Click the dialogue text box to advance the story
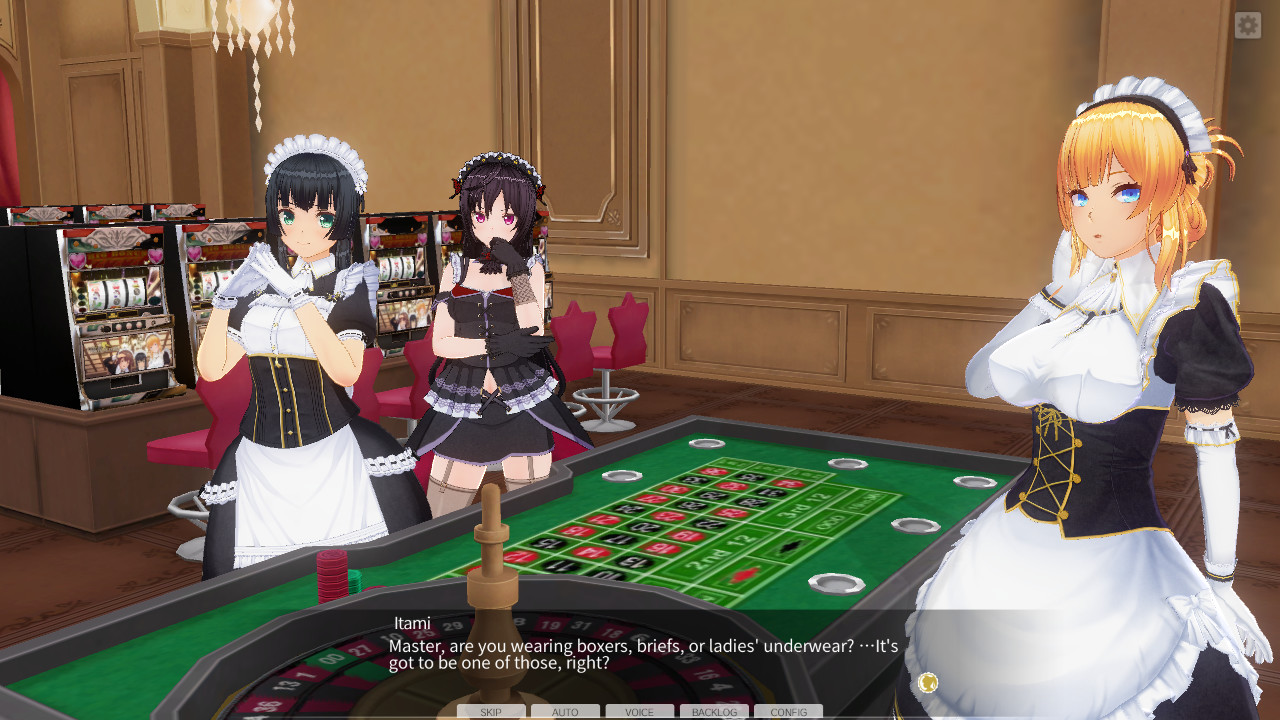The image size is (1280, 720). click(x=640, y=653)
